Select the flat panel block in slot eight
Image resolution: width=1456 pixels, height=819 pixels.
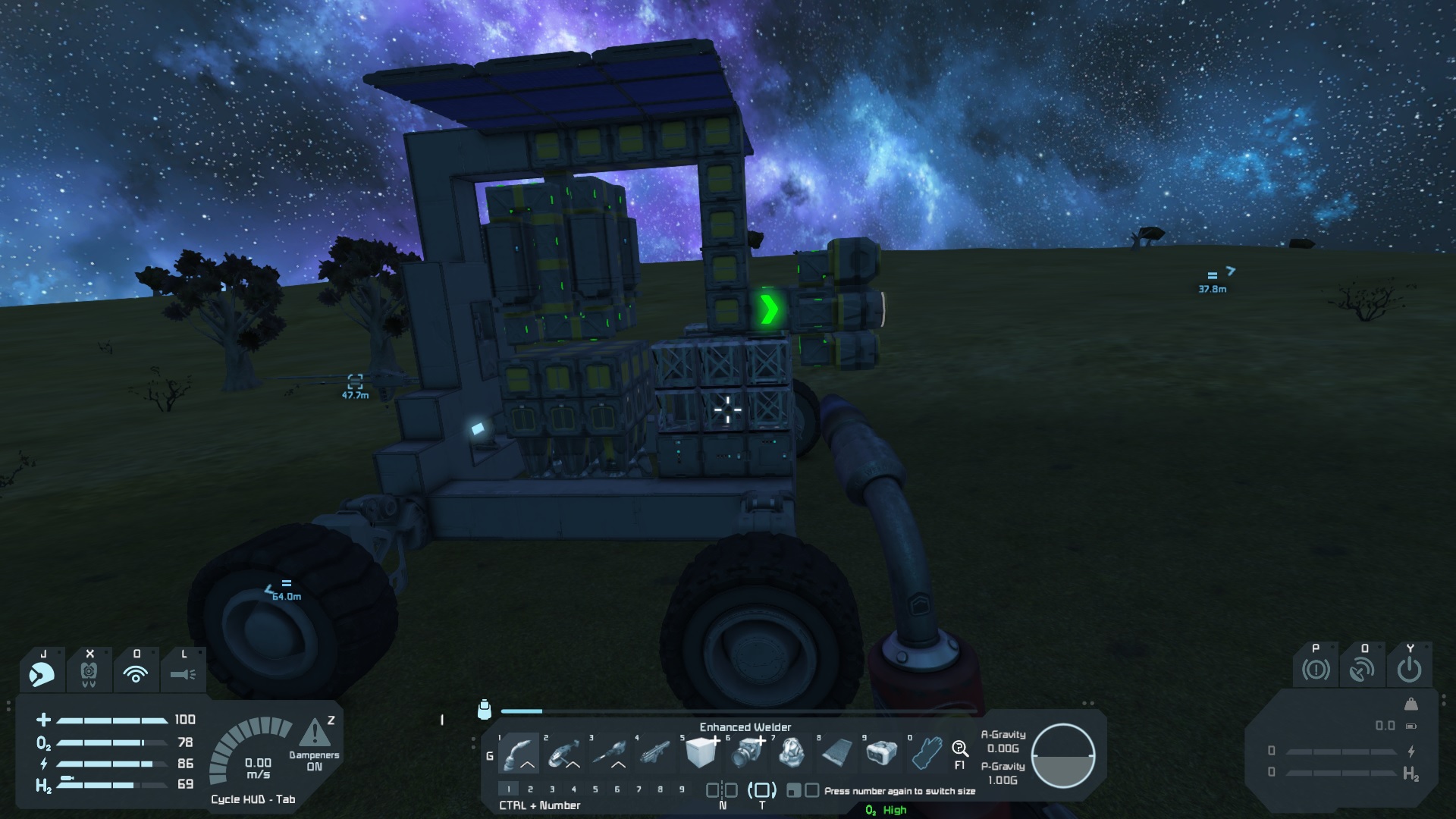pos(836,752)
